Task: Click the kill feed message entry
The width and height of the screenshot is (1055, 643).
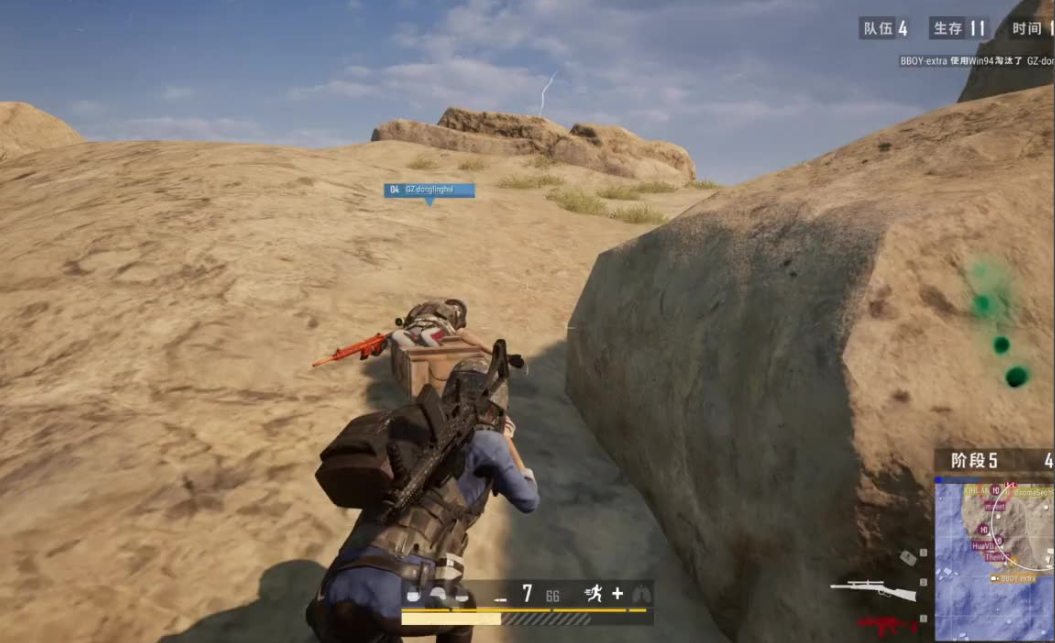Action: click(x=975, y=61)
